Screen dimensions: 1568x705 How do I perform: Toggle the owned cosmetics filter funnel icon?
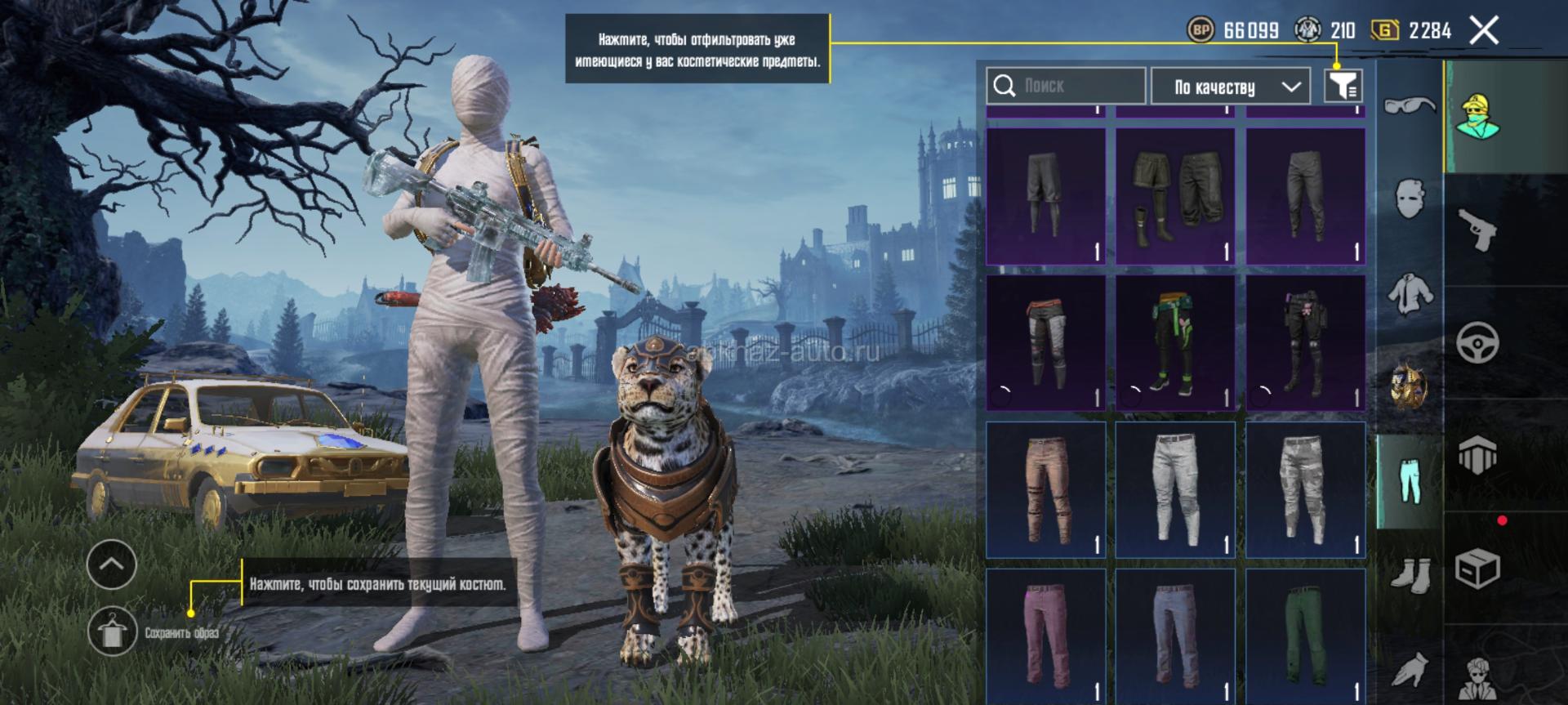[1343, 85]
